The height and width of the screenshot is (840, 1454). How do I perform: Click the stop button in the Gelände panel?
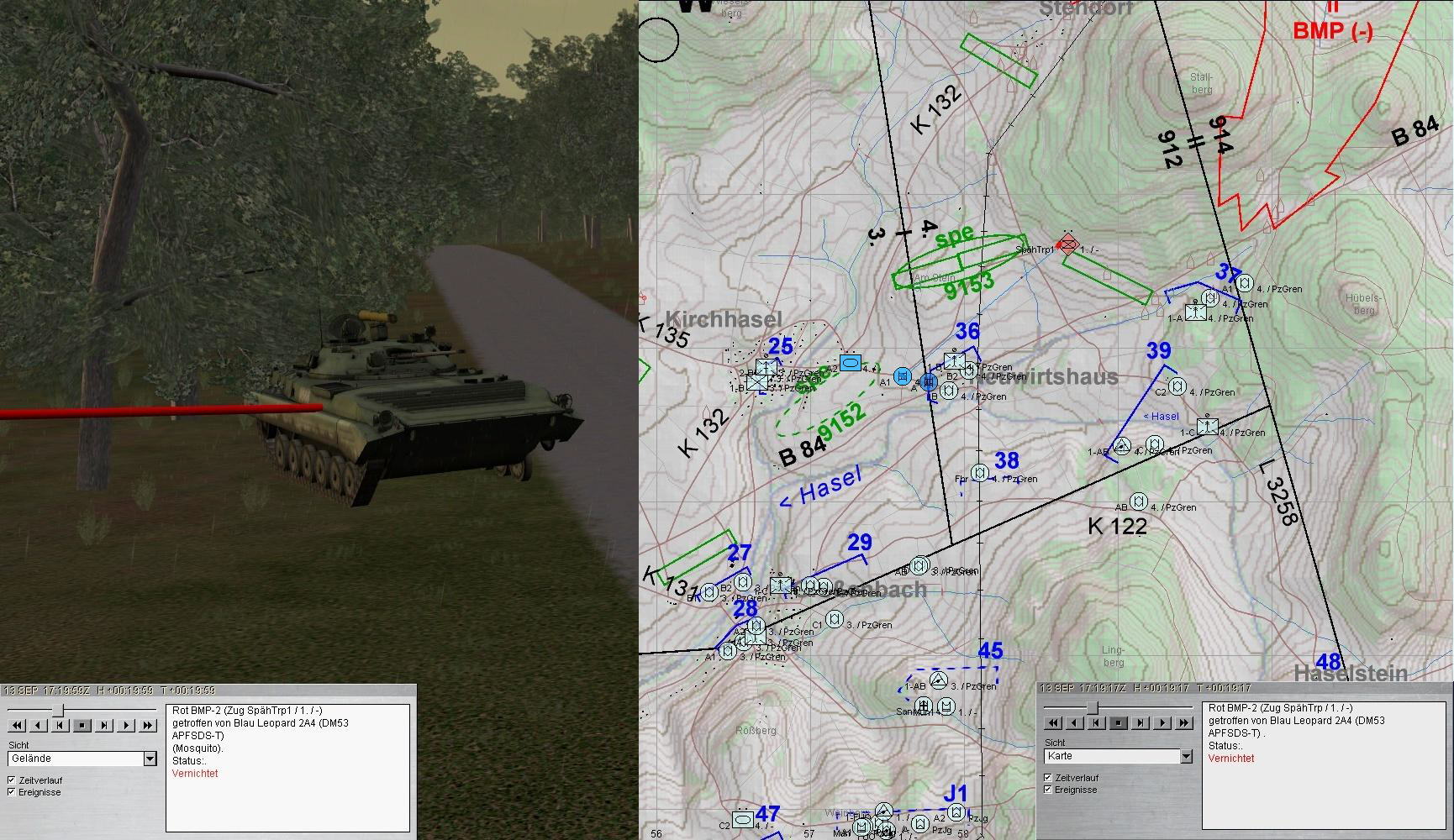[x=82, y=725]
